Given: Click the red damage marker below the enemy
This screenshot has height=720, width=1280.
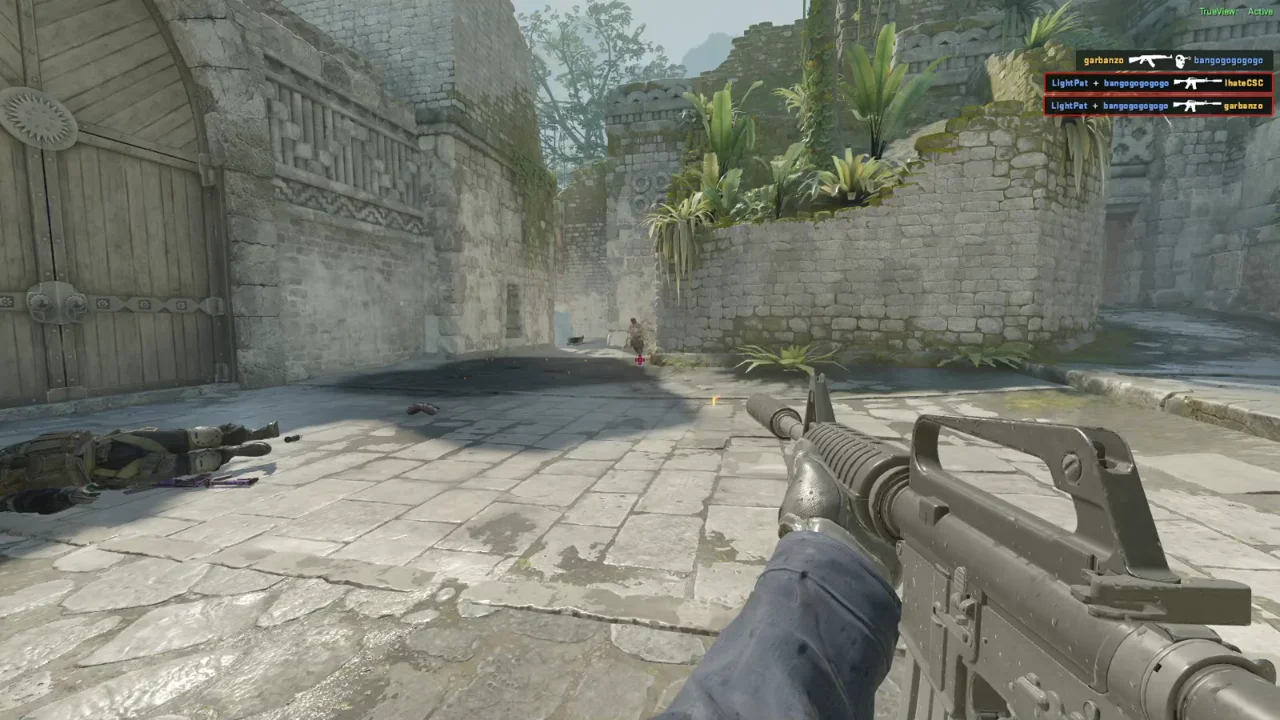Looking at the screenshot, I should coord(639,359).
